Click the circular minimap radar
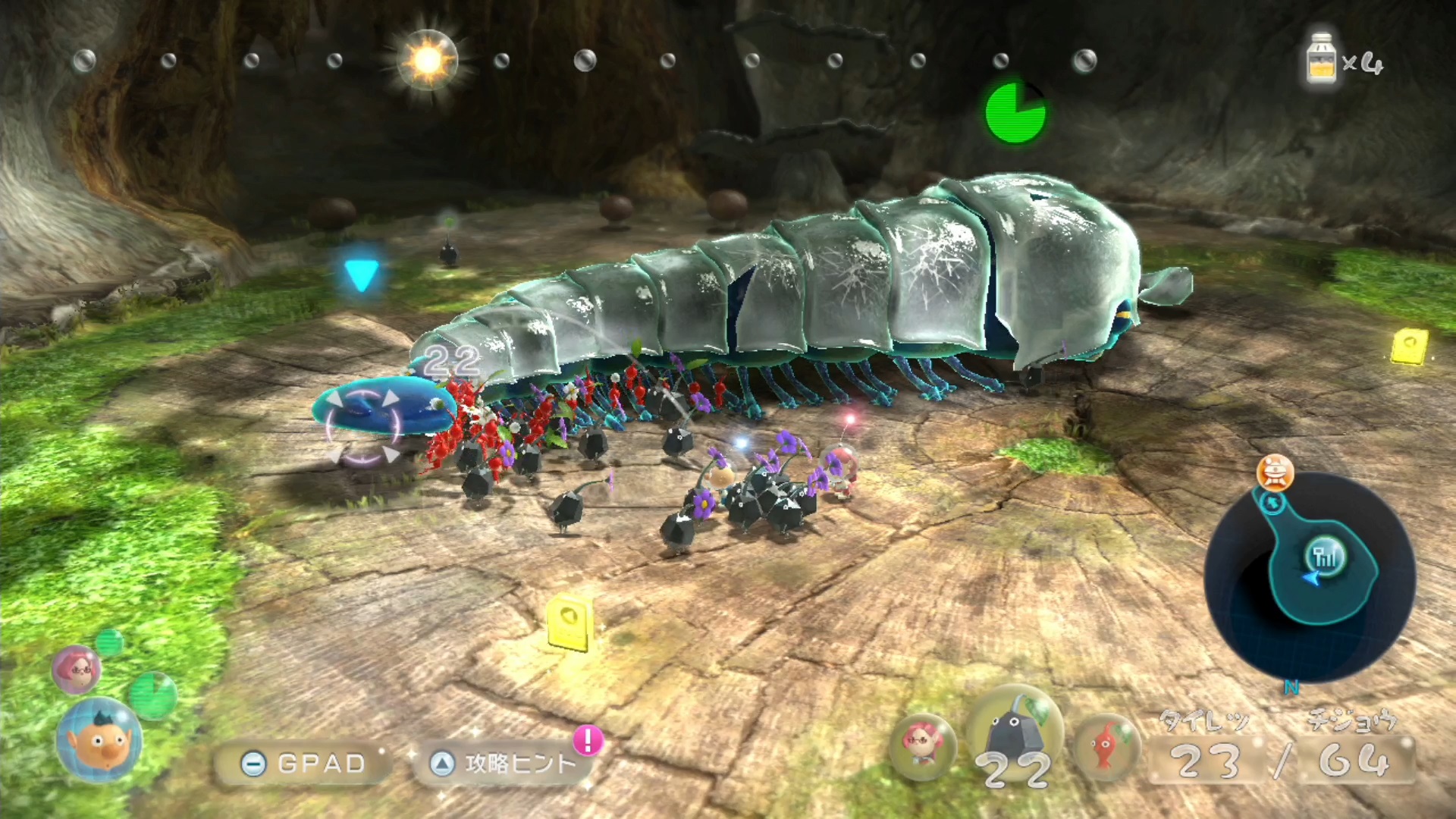 point(1309,576)
